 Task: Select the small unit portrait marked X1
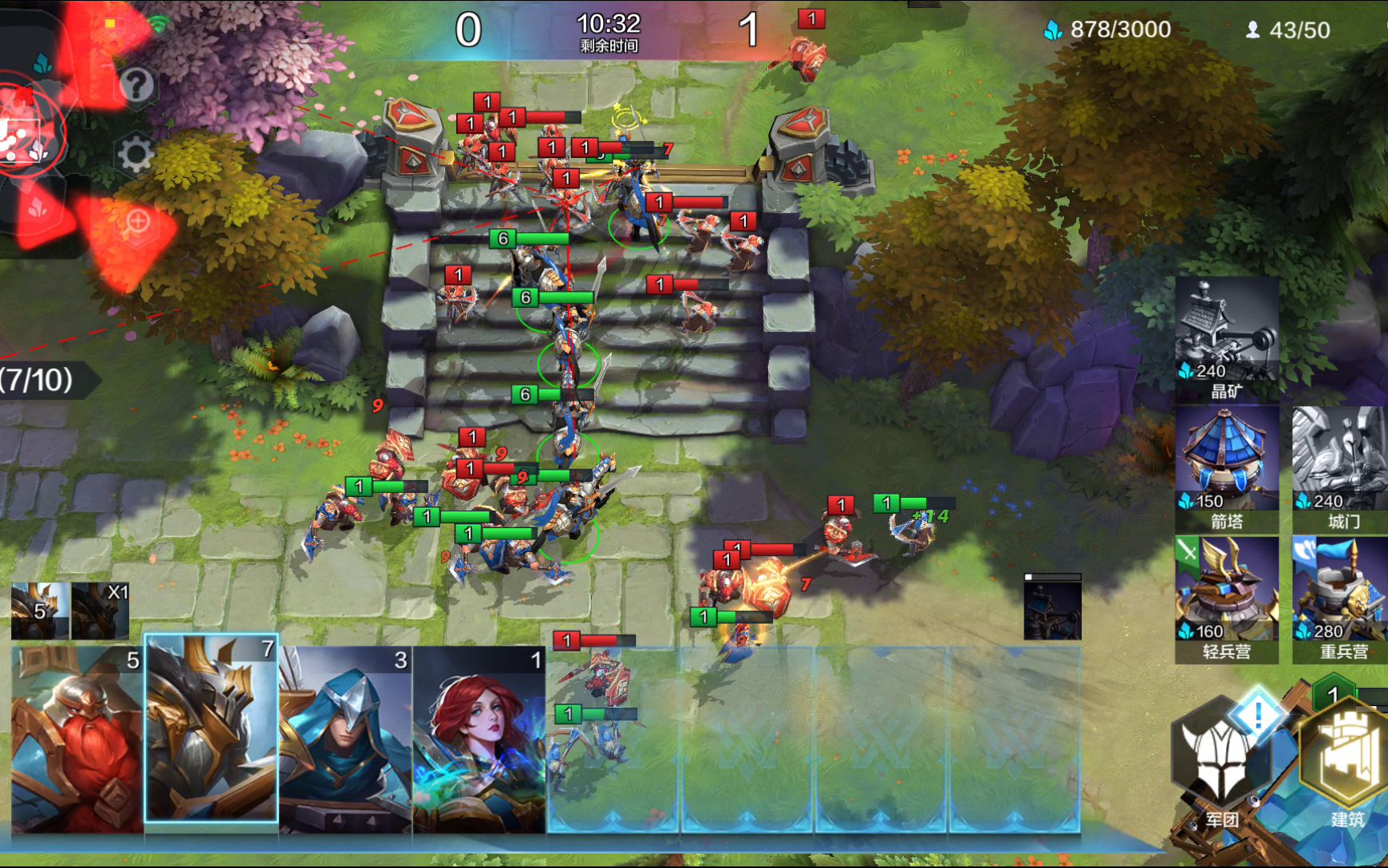101,611
